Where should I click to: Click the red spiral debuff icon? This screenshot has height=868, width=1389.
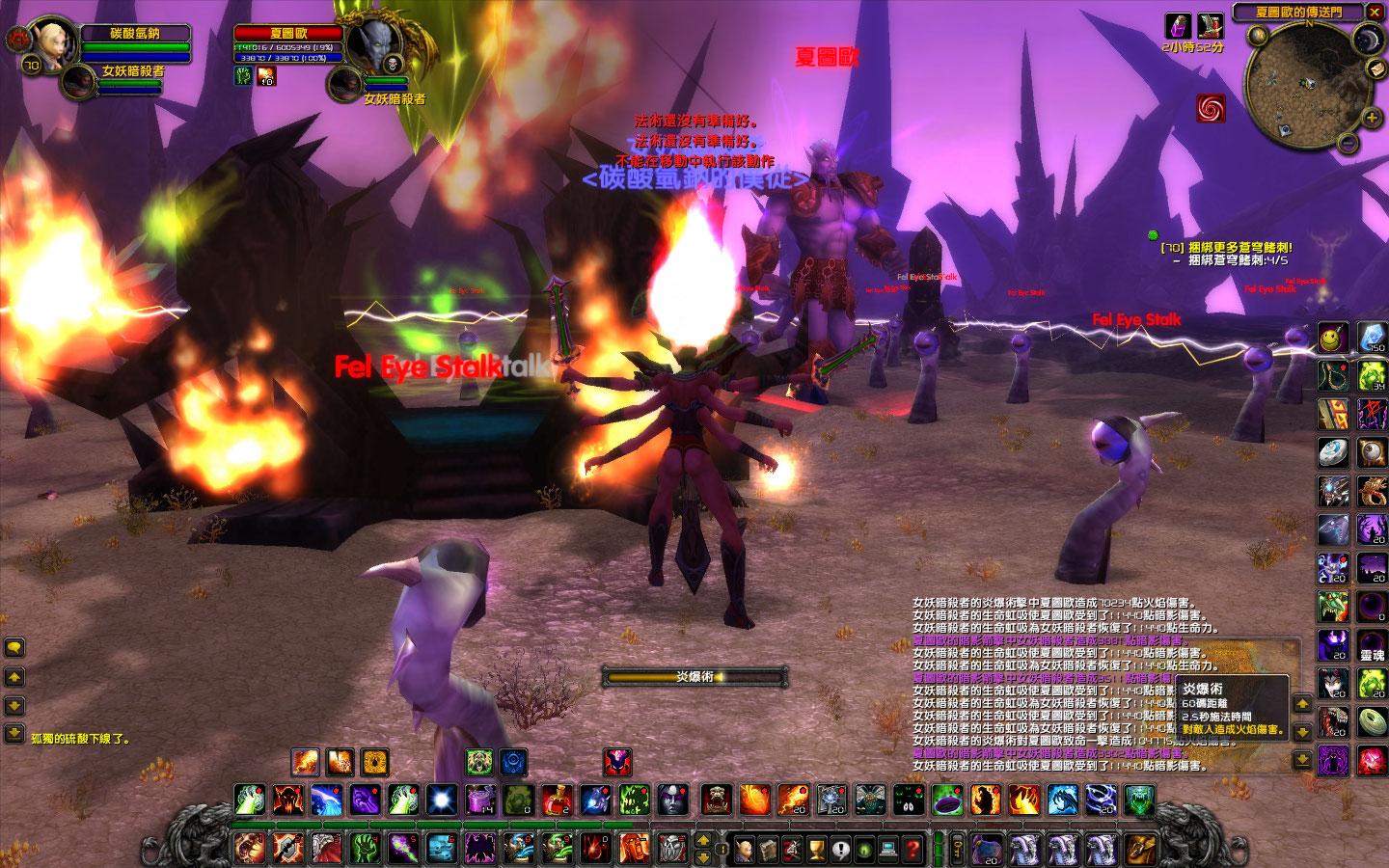point(1212,108)
